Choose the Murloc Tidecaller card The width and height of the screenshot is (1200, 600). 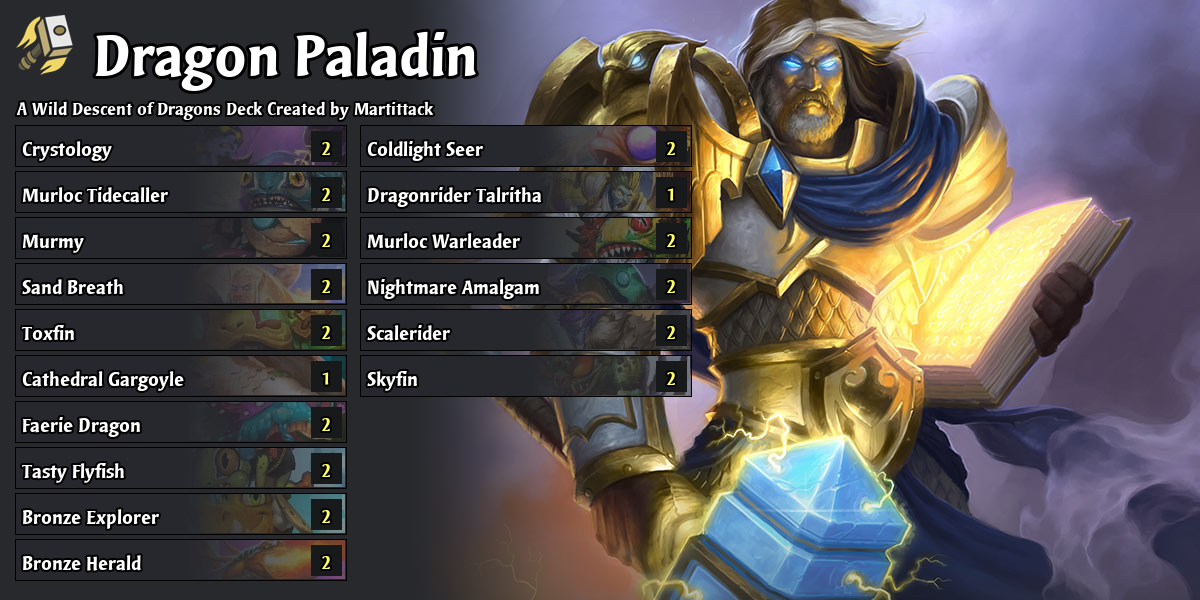click(180, 196)
